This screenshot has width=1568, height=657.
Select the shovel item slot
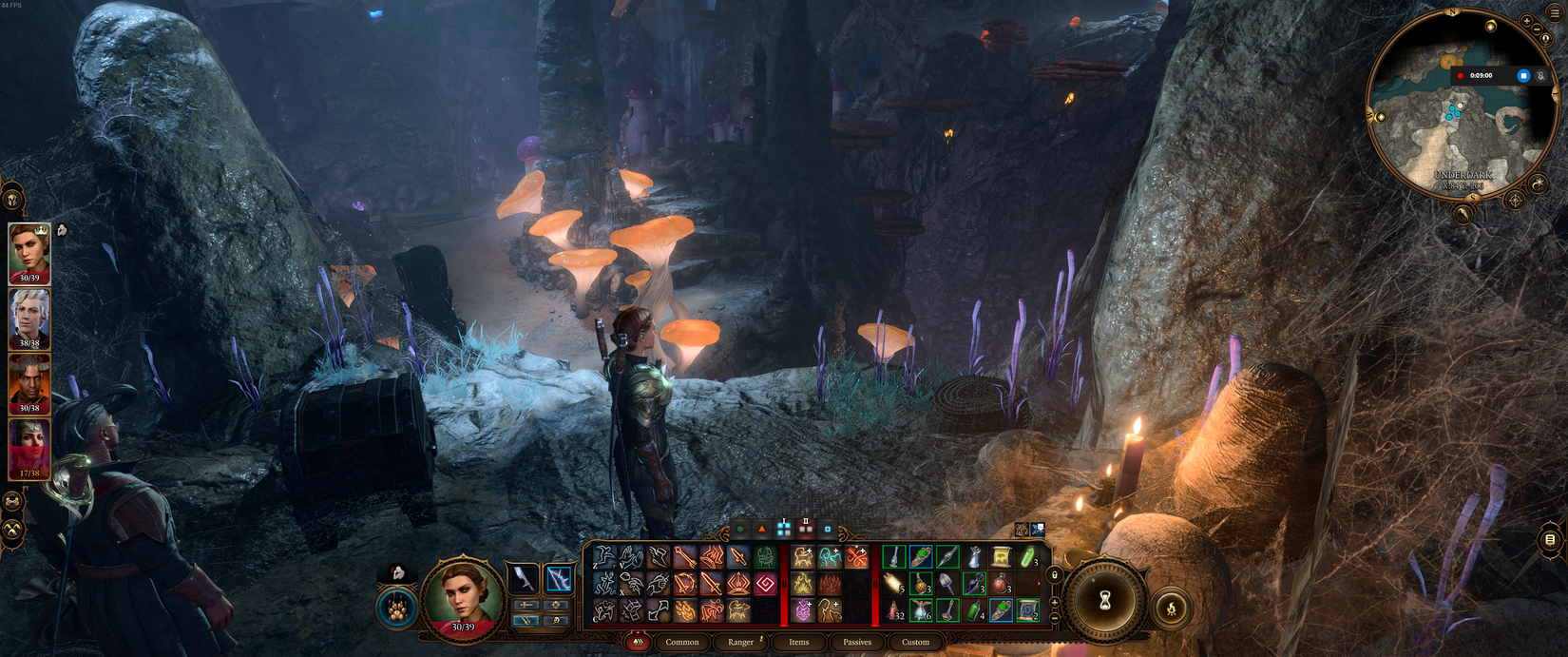947,584
